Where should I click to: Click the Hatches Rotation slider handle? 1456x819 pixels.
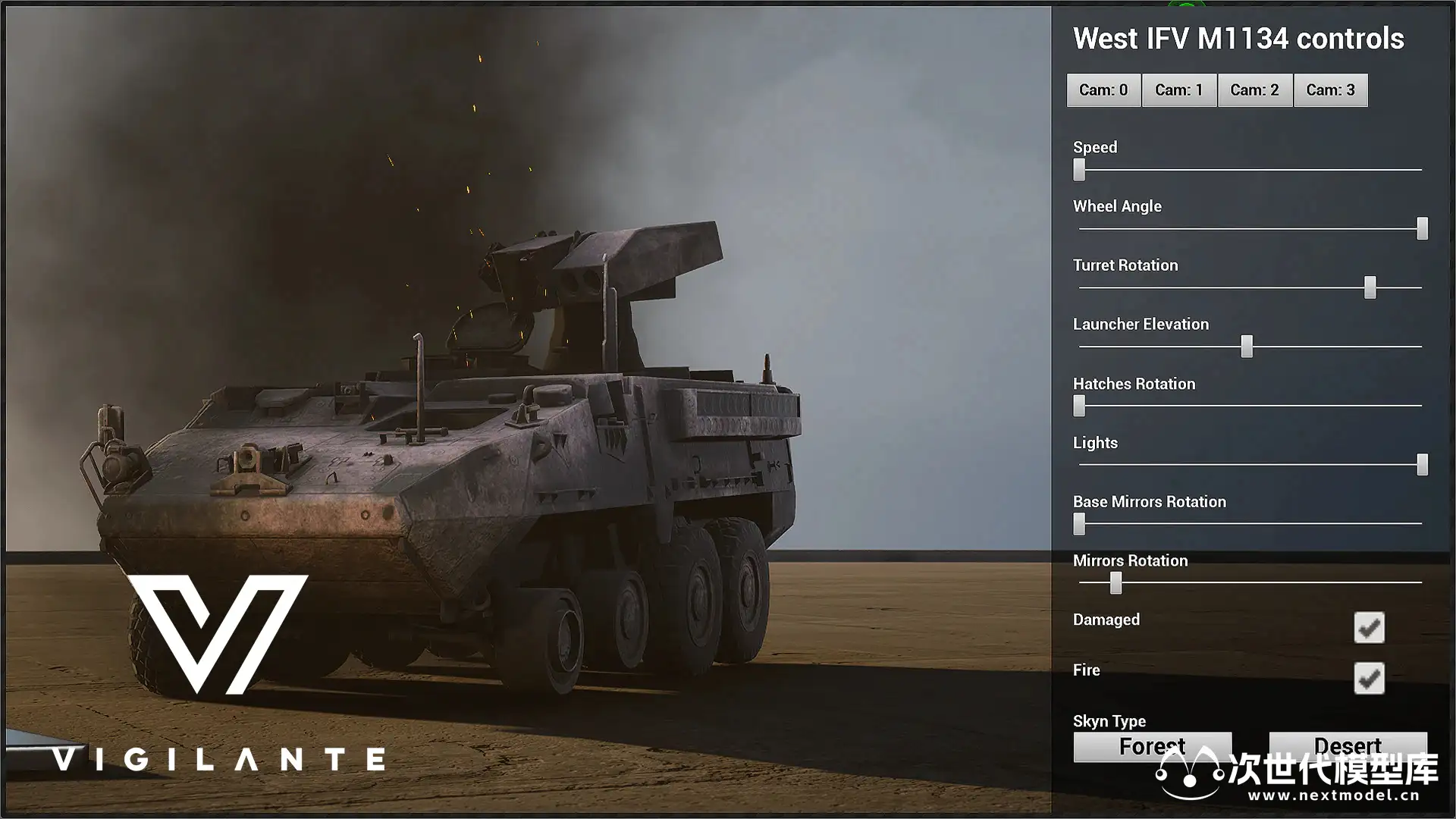[x=1079, y=406]
